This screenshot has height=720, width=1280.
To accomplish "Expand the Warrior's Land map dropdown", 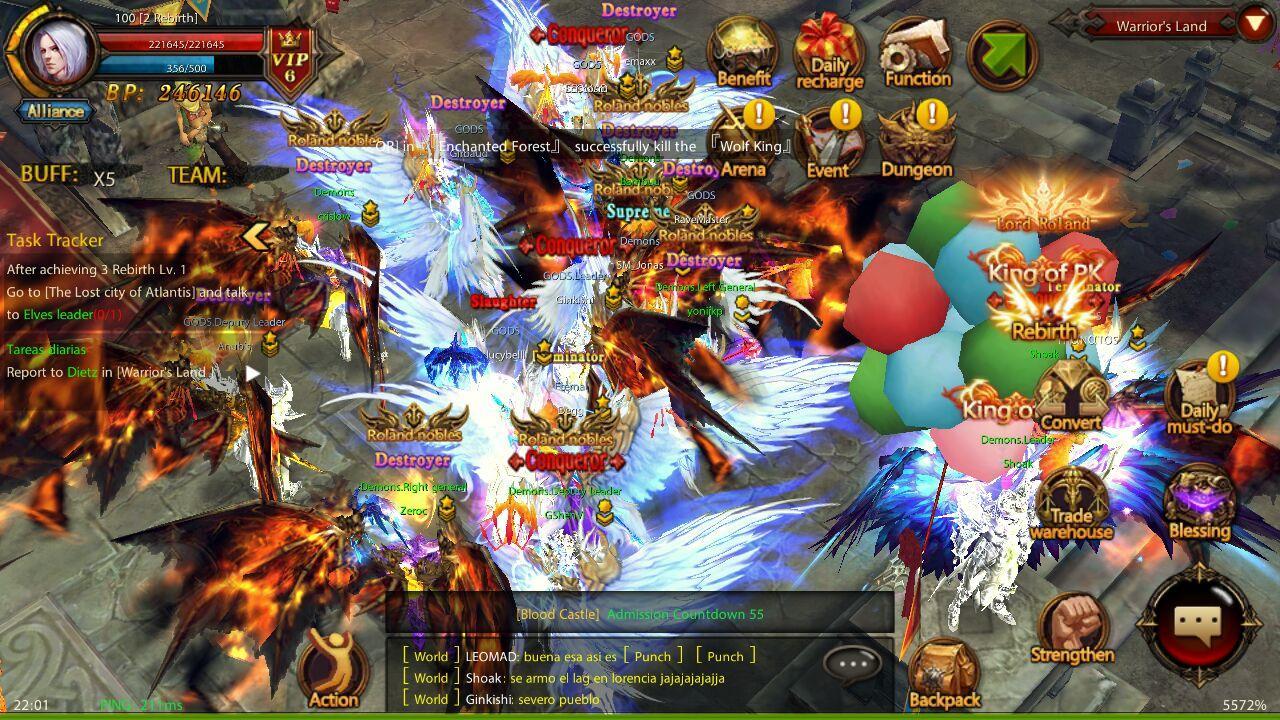I will pyautogui.click(x=1254, y=23).
